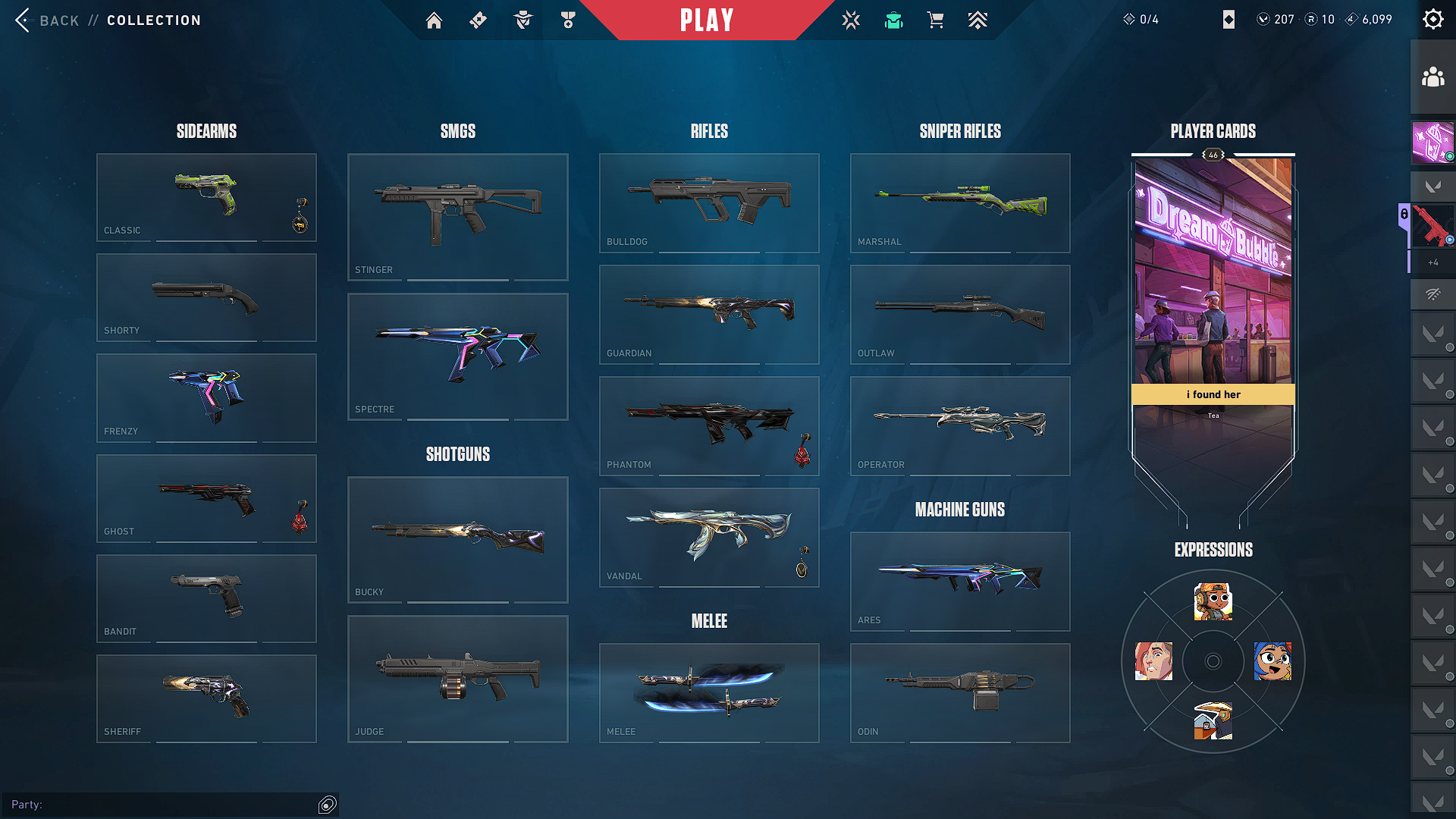Select the Phantom rifle slot

(709, 425)
